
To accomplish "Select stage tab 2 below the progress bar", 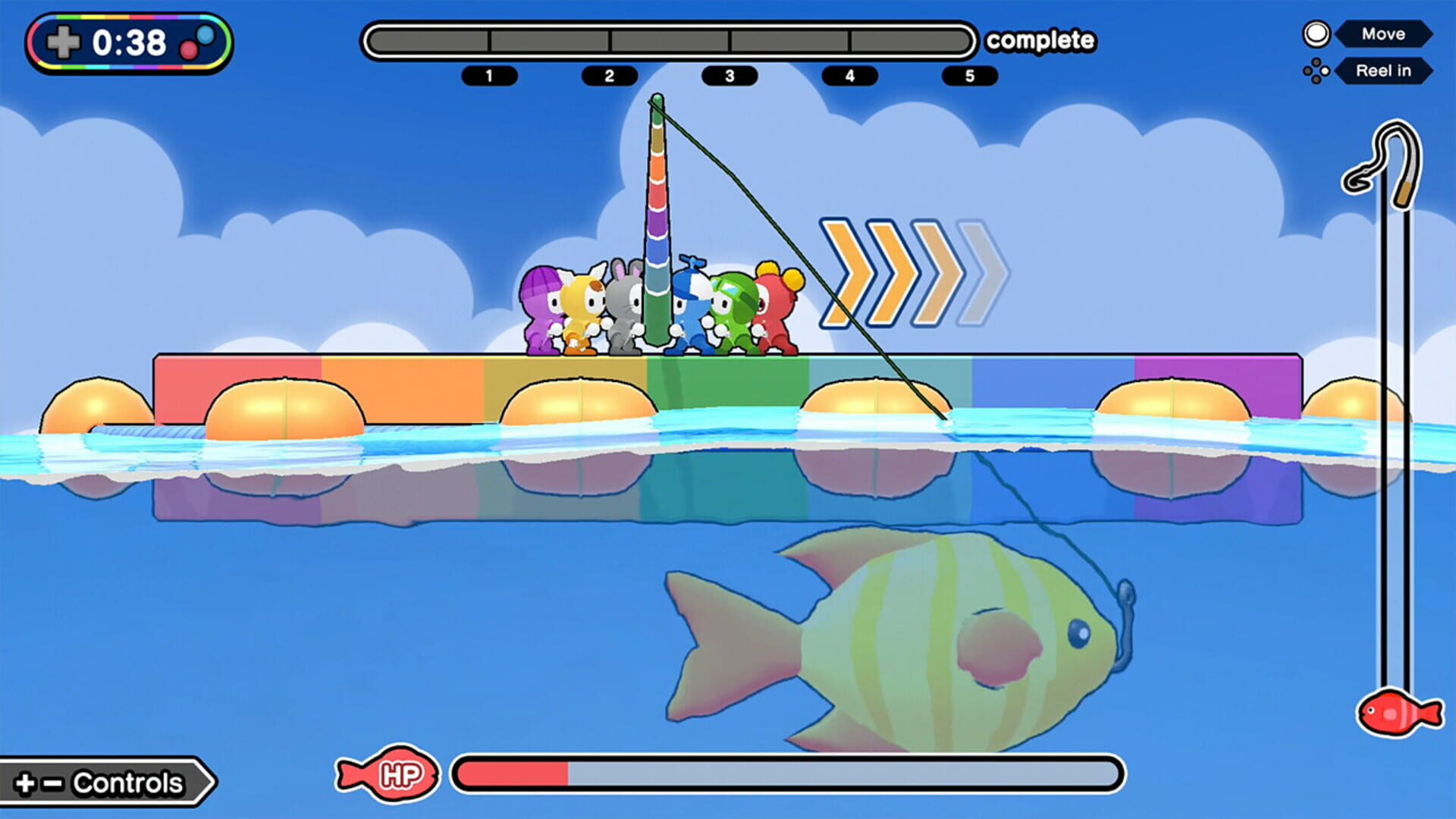I will pyautogui.click(x=609, y=76).
